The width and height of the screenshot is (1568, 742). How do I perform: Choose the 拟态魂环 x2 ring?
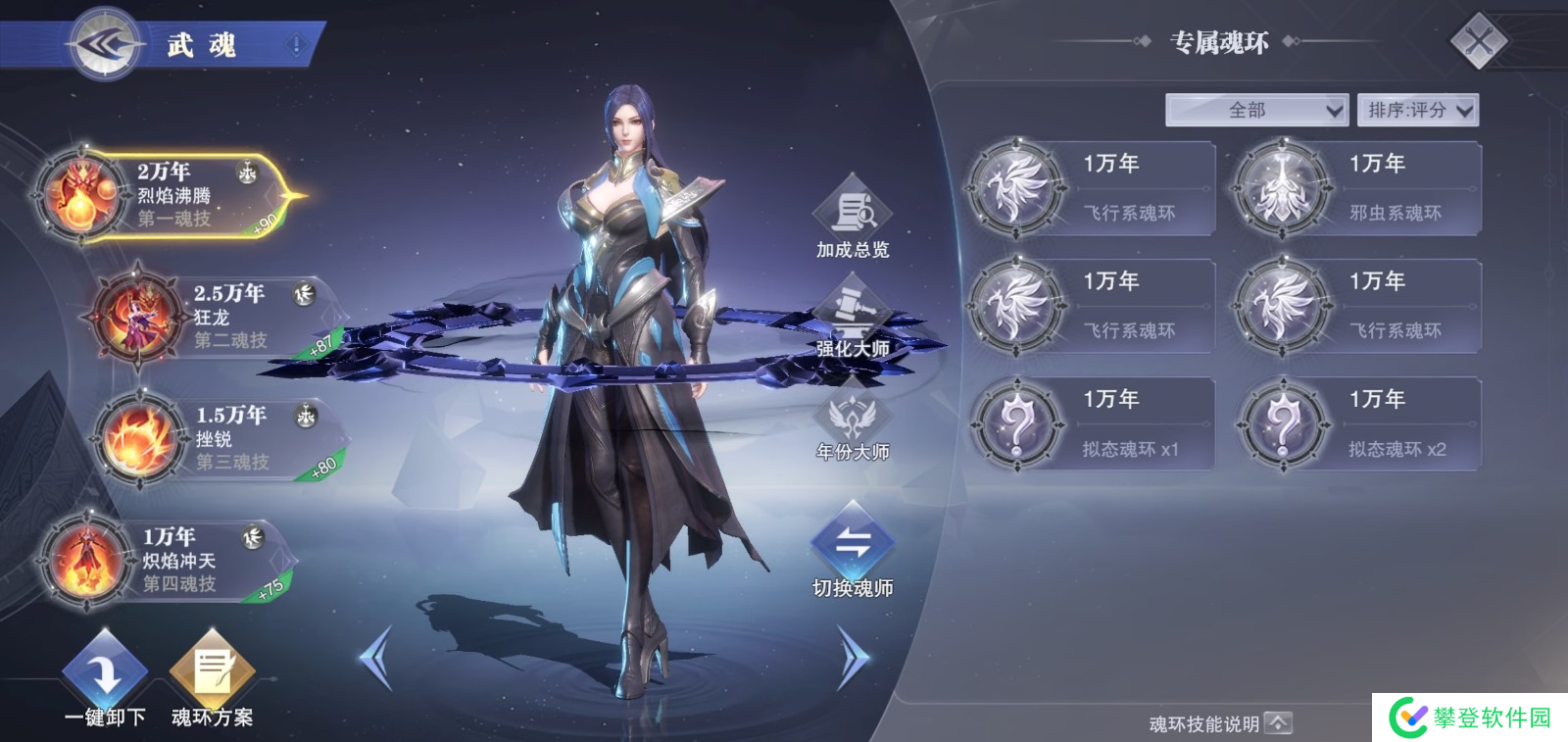[x=1357, y=424]
